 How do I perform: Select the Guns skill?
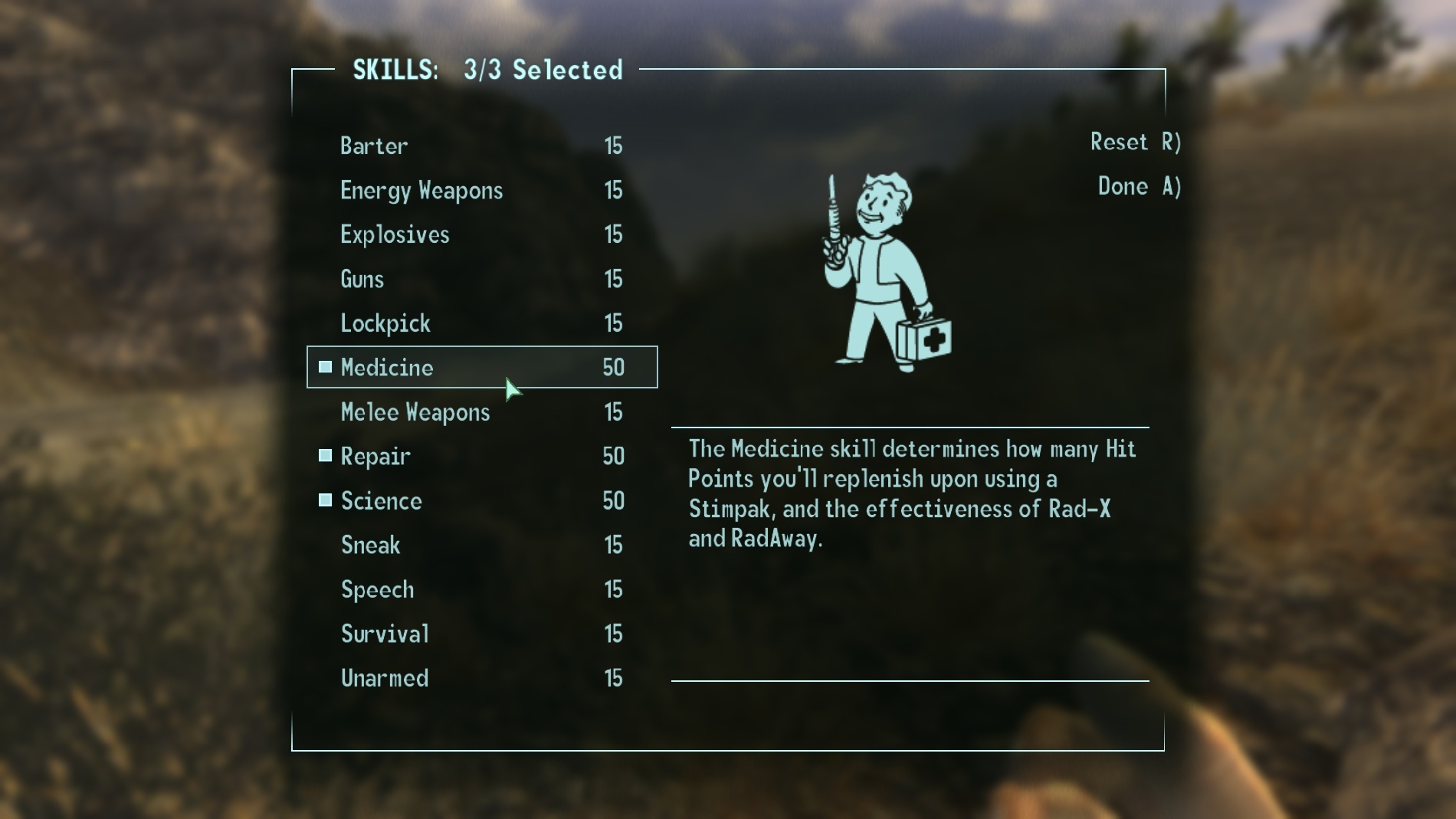point(362,279)
